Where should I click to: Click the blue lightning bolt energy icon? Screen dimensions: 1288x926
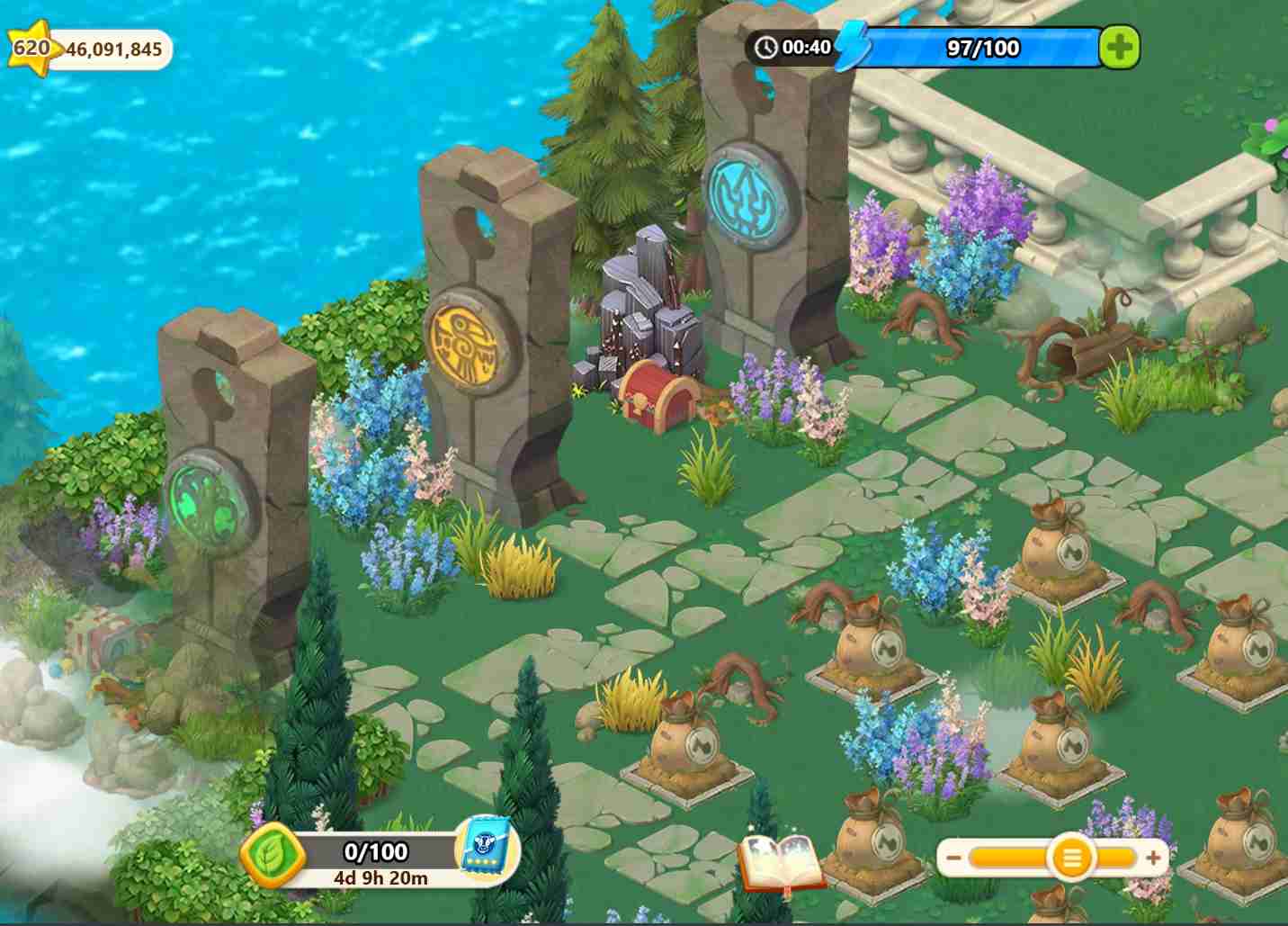coord(851,47)
